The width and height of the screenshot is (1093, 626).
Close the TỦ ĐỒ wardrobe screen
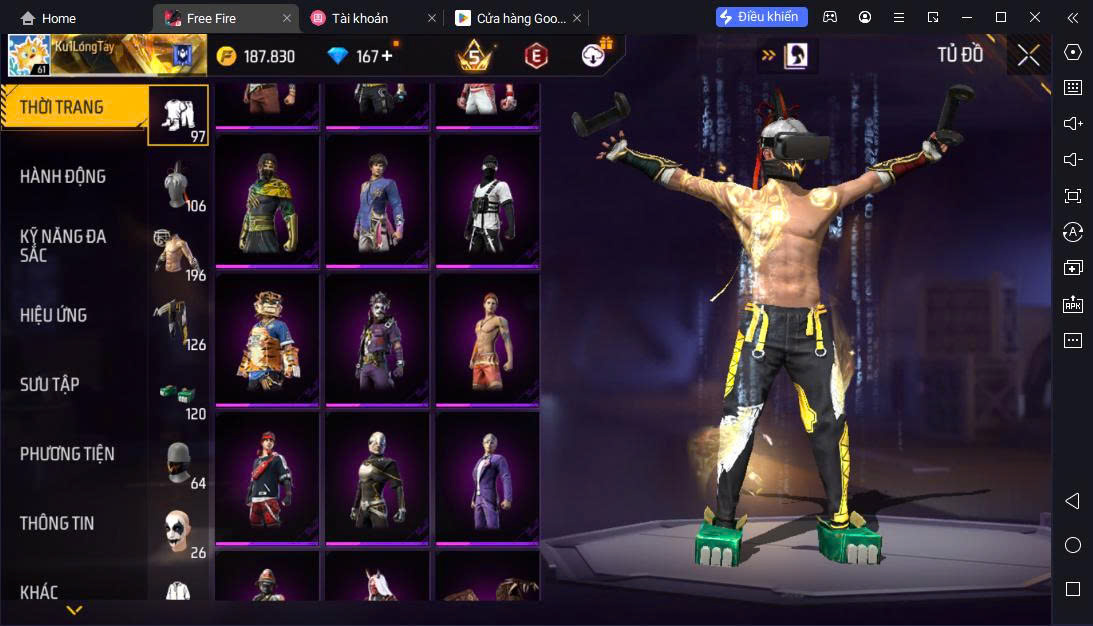(x=1028, y=56)
